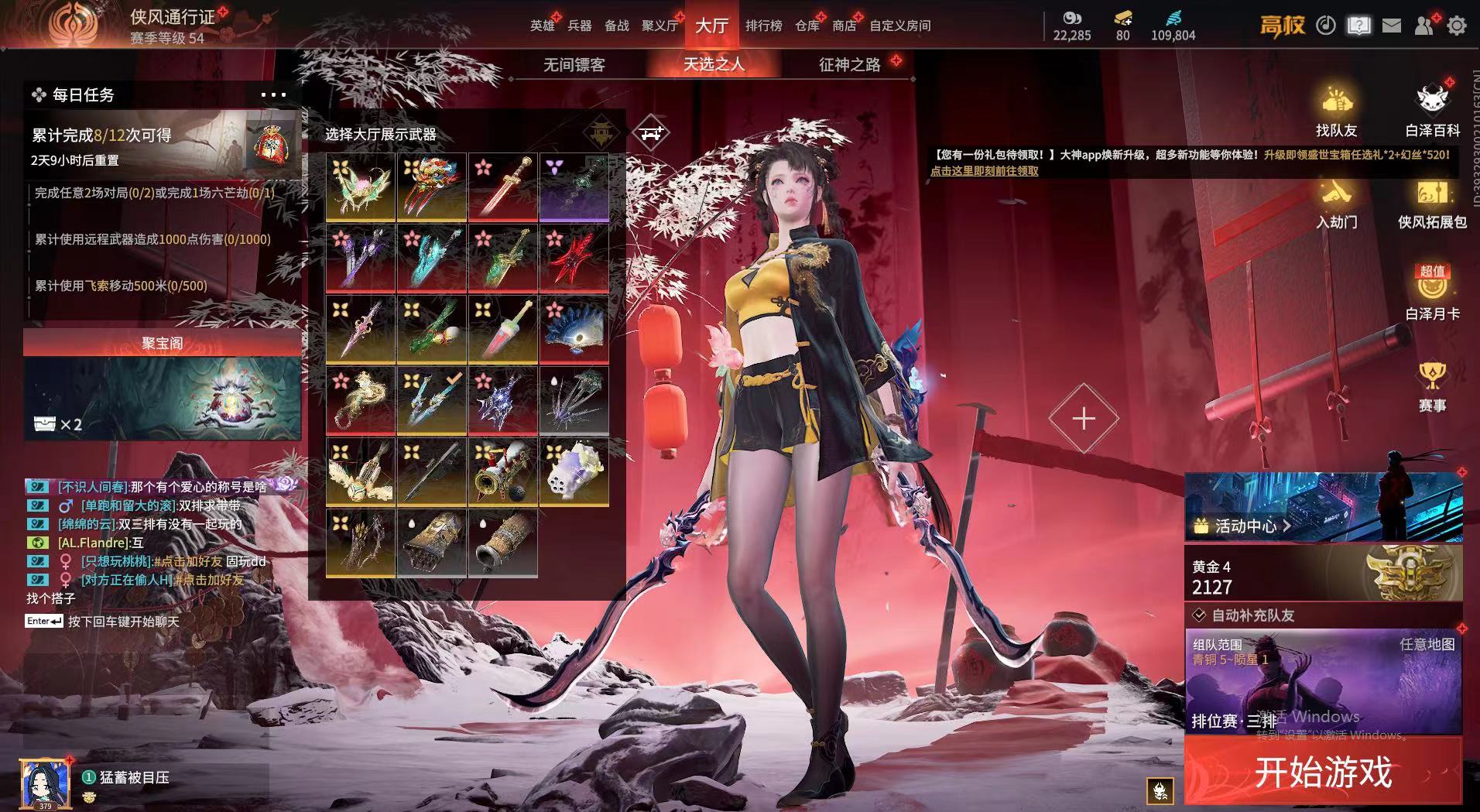Start the match with 开始游戏 button
The width and height of the screenshot is (1480, 812).
(1322, 772)
